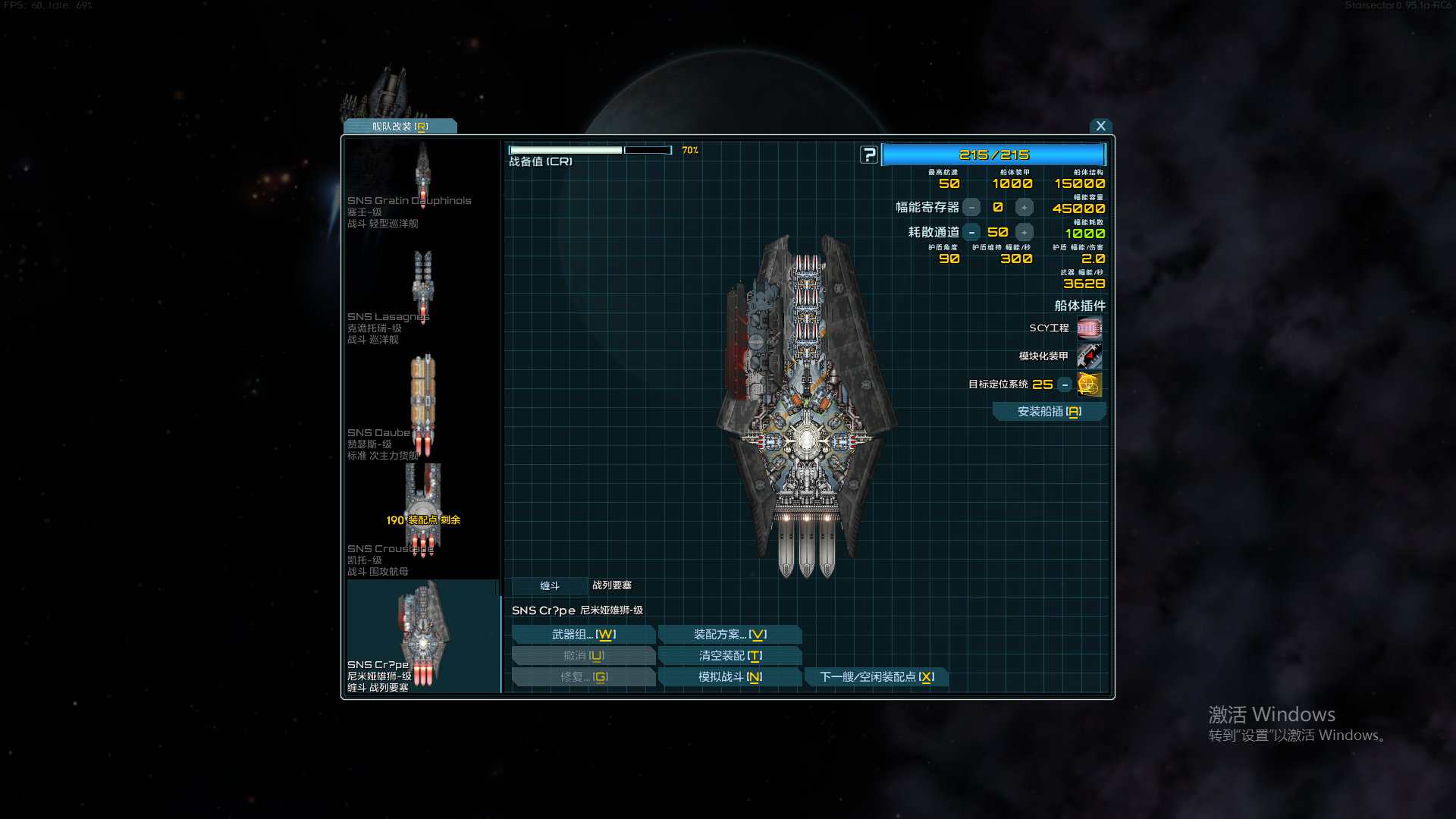Open the question mark help button
The image size is (1456, 819).
coord(869,155)
